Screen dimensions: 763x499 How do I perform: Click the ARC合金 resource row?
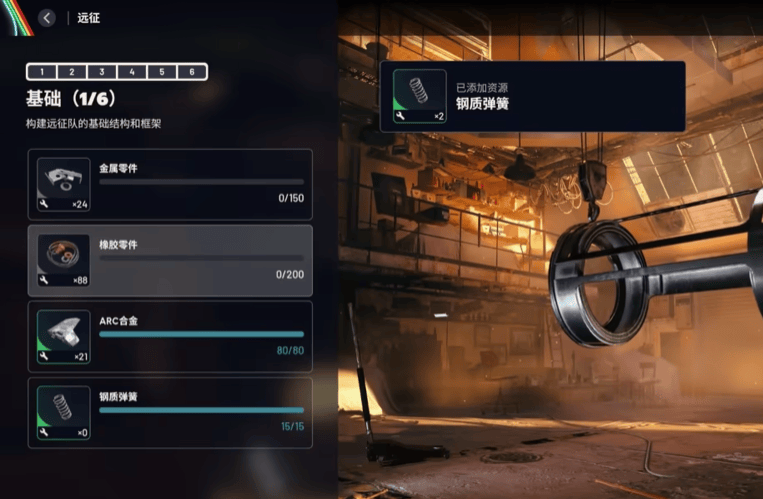(170, 336)
